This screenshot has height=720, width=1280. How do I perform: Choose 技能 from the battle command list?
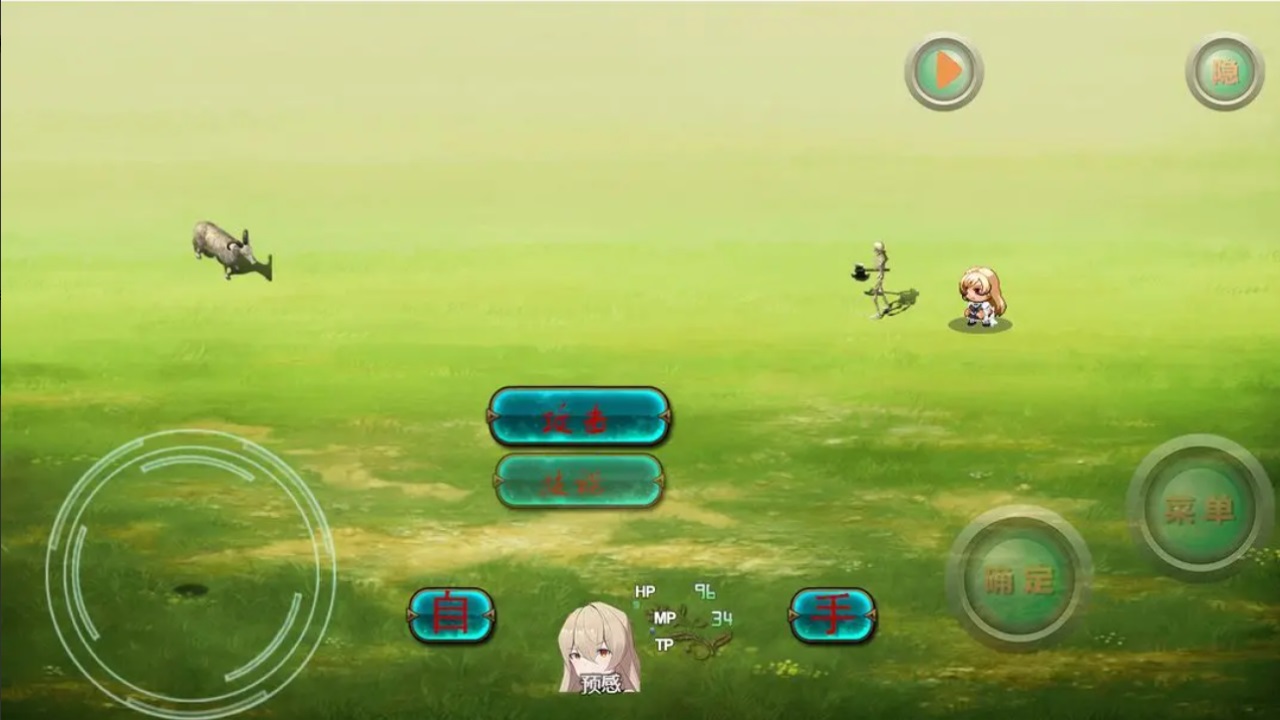pos(580,483)
